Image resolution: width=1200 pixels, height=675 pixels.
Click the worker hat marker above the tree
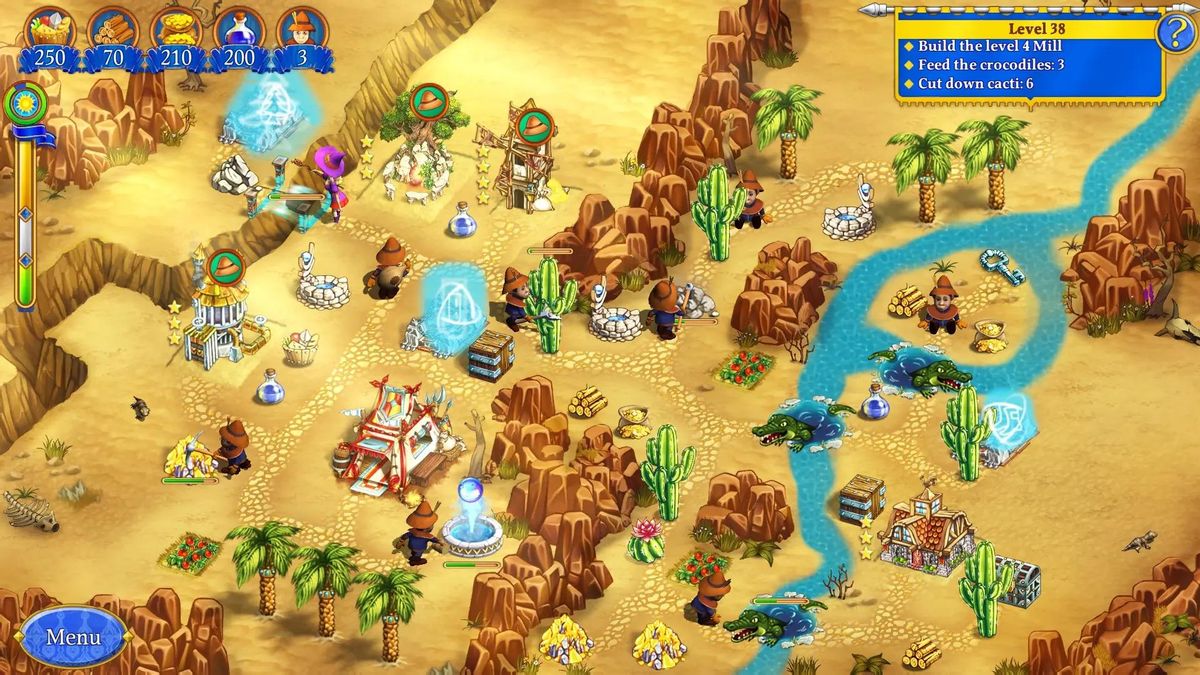(x=429, y=101)
